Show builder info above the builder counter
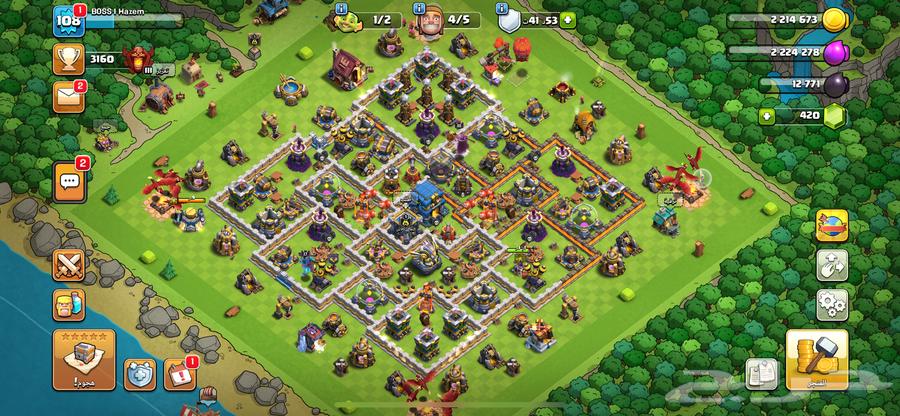Screen dimensions: 900x416 pos(341,6)
